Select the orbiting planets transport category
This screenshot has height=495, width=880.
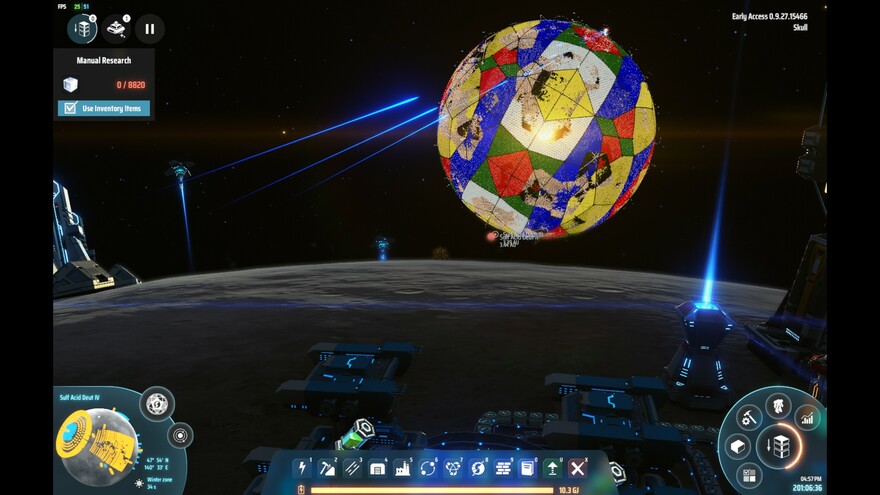pos(428,468)
